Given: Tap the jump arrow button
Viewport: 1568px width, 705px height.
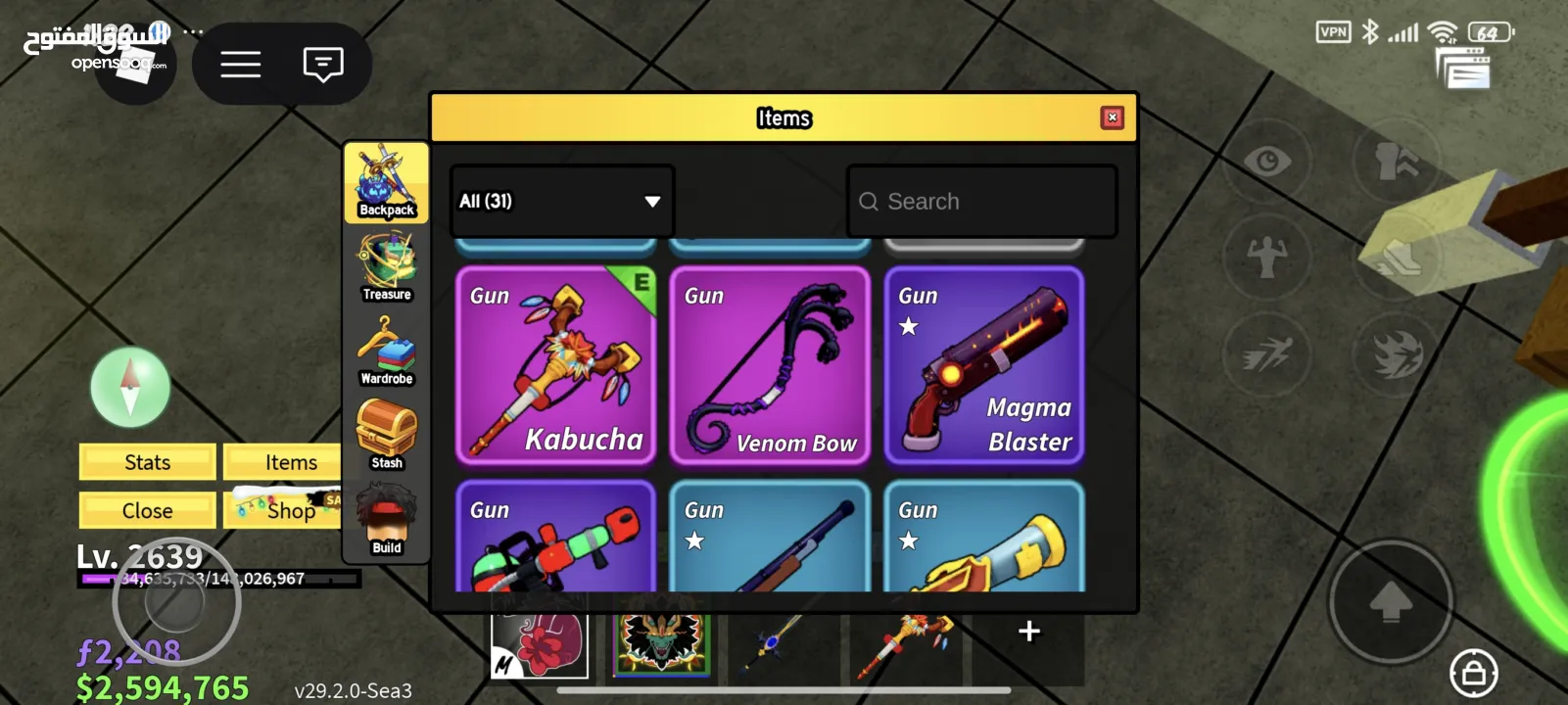Looking at the screenshot, I should click(1390, 602).
